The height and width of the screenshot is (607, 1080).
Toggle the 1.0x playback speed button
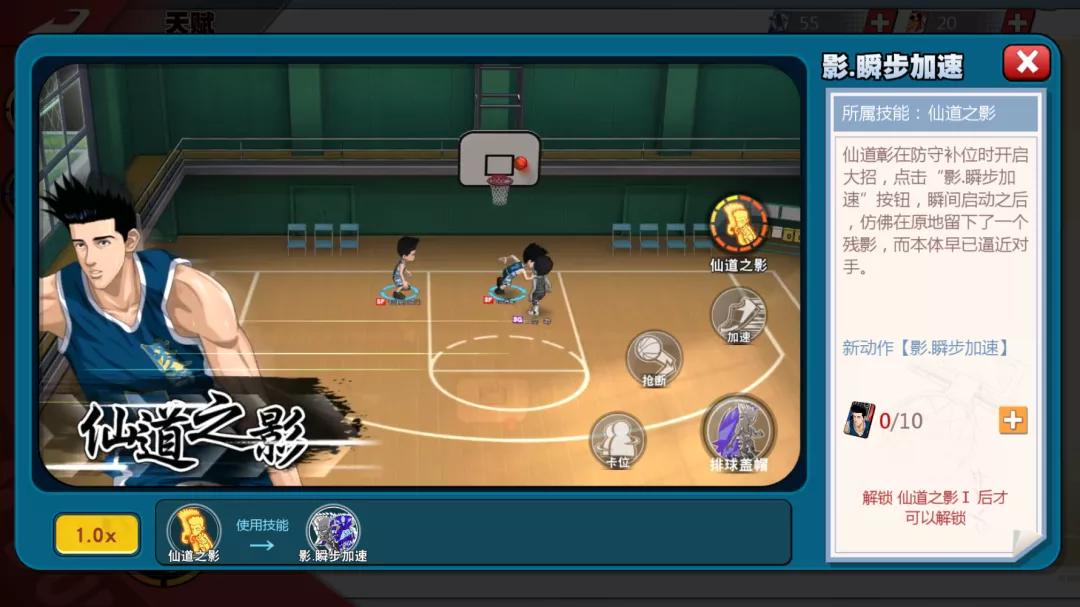point(97,535)
